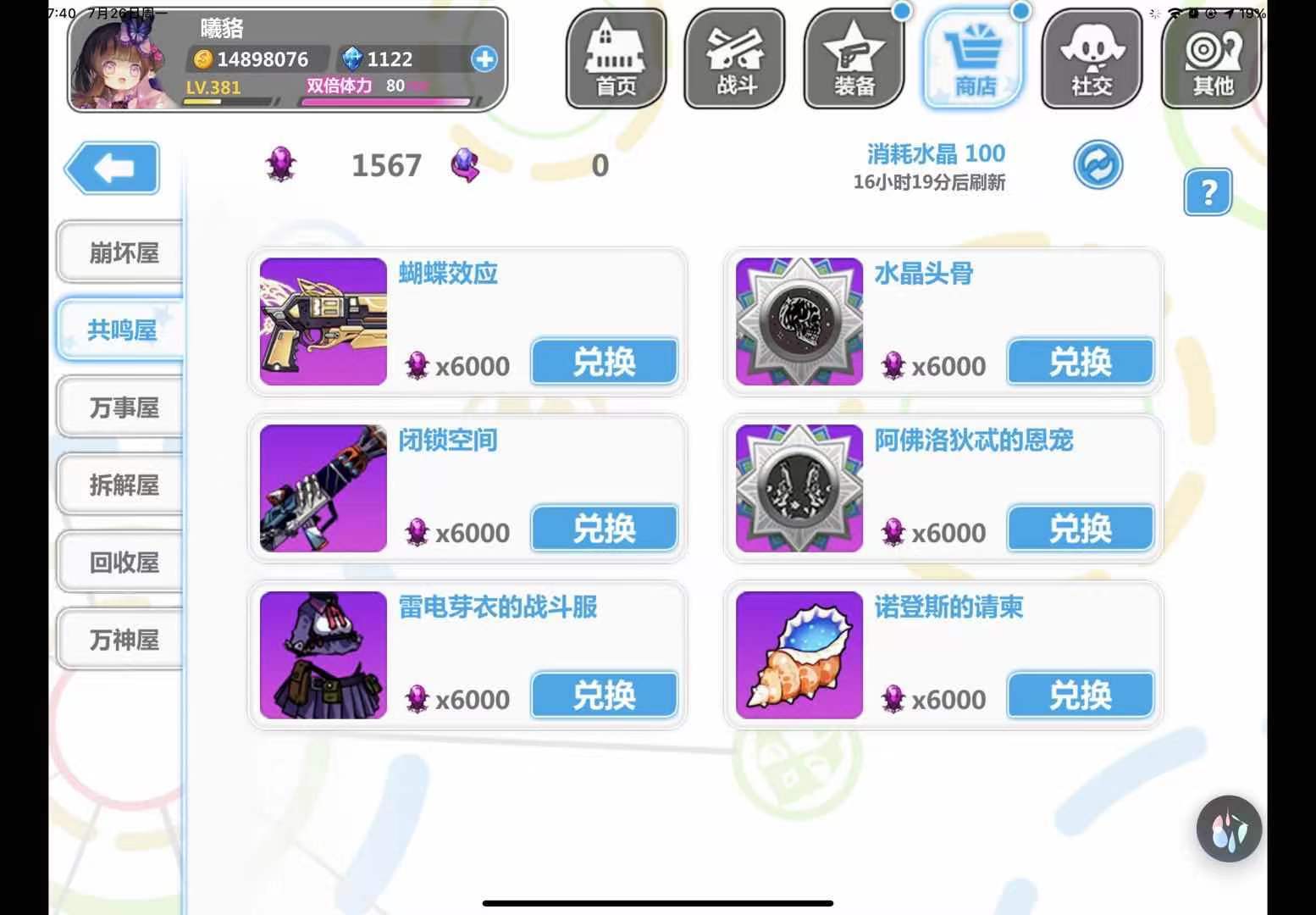Image resolution: width=1316 pixels, height=915 pixels.
Task: Switch to the 崩坏屋 tab
Action: [119, 252]
